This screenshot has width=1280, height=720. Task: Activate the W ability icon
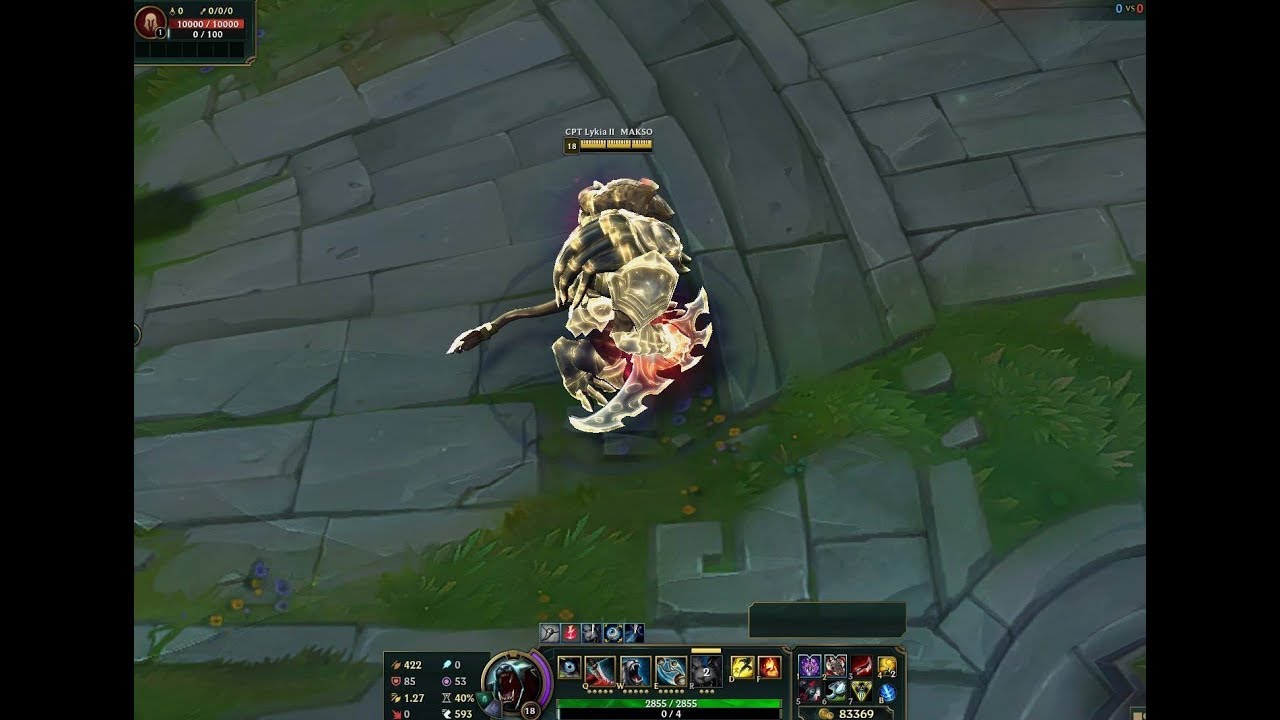point(636,668)
